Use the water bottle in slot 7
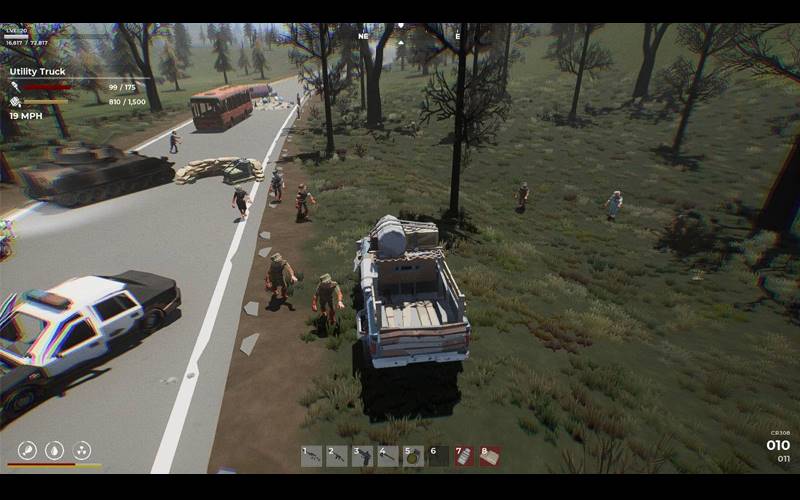Image resolution: width=800 pixels, height=500 pixels. tap(465, 456)
